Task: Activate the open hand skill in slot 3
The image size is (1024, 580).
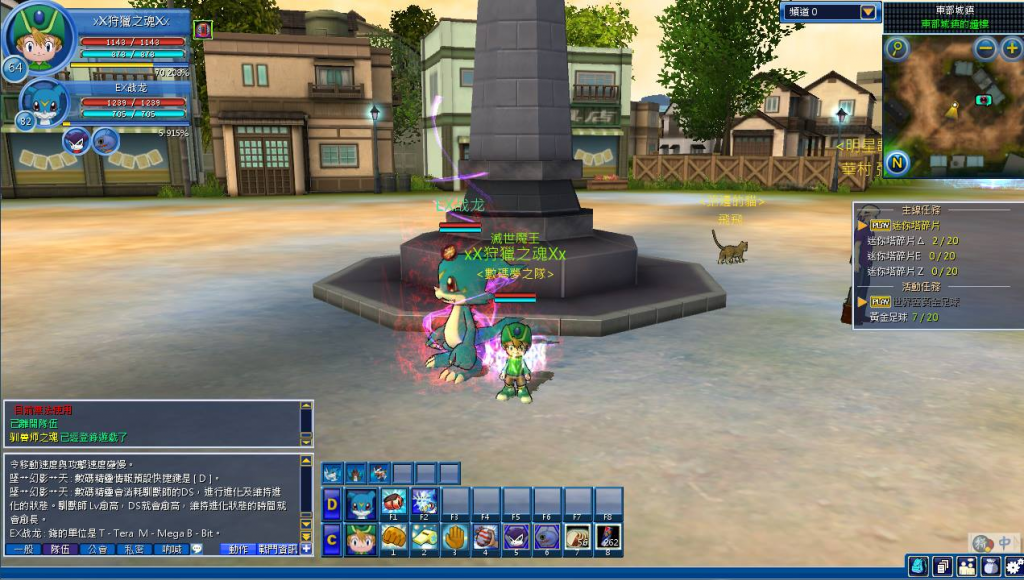Action: (x=455, y=538)
